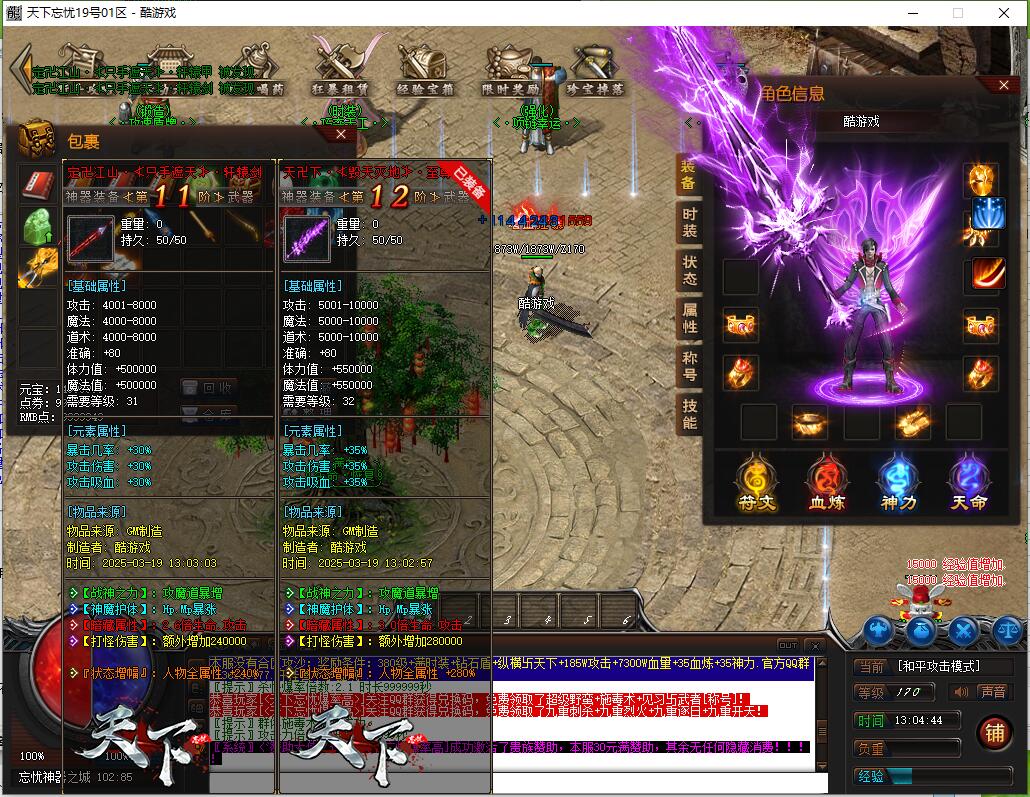The height and width of the screenshot is (797, 1030).
Task: Click the blue balance scales icon
Action: tap(1007, 630)
